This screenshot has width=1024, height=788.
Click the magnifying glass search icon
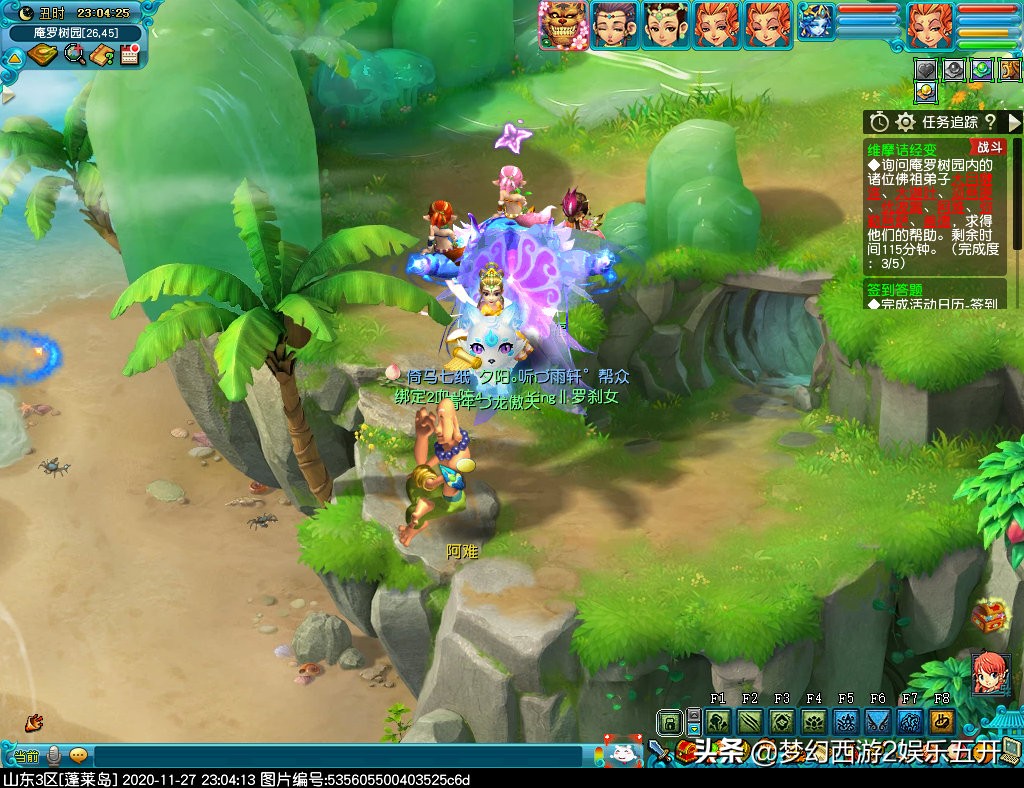pyautogui.click(x=75, y=54)
